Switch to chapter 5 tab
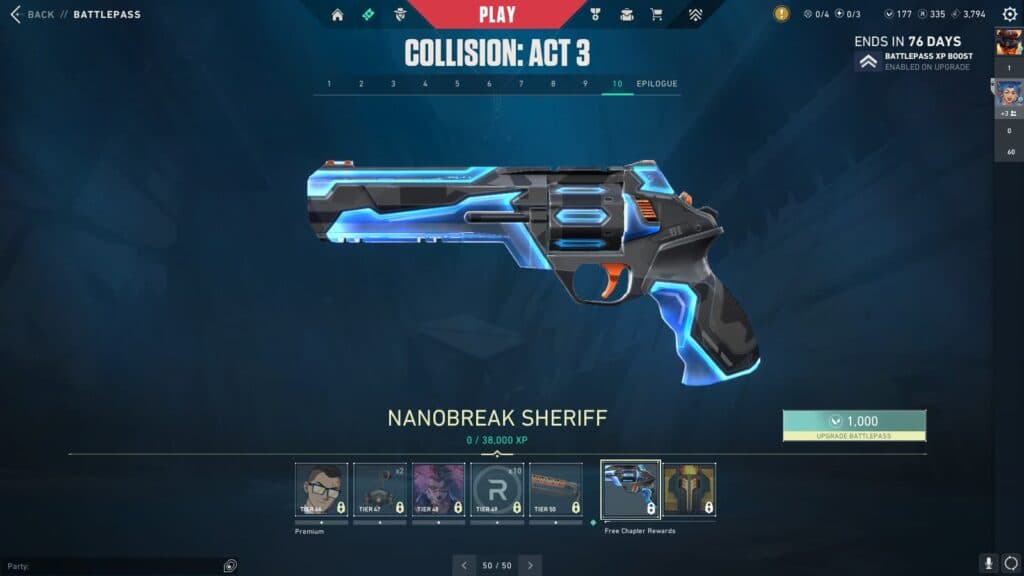Image resolution: width=1024 pixels, height=576 pixels. (x=457, y=84)
